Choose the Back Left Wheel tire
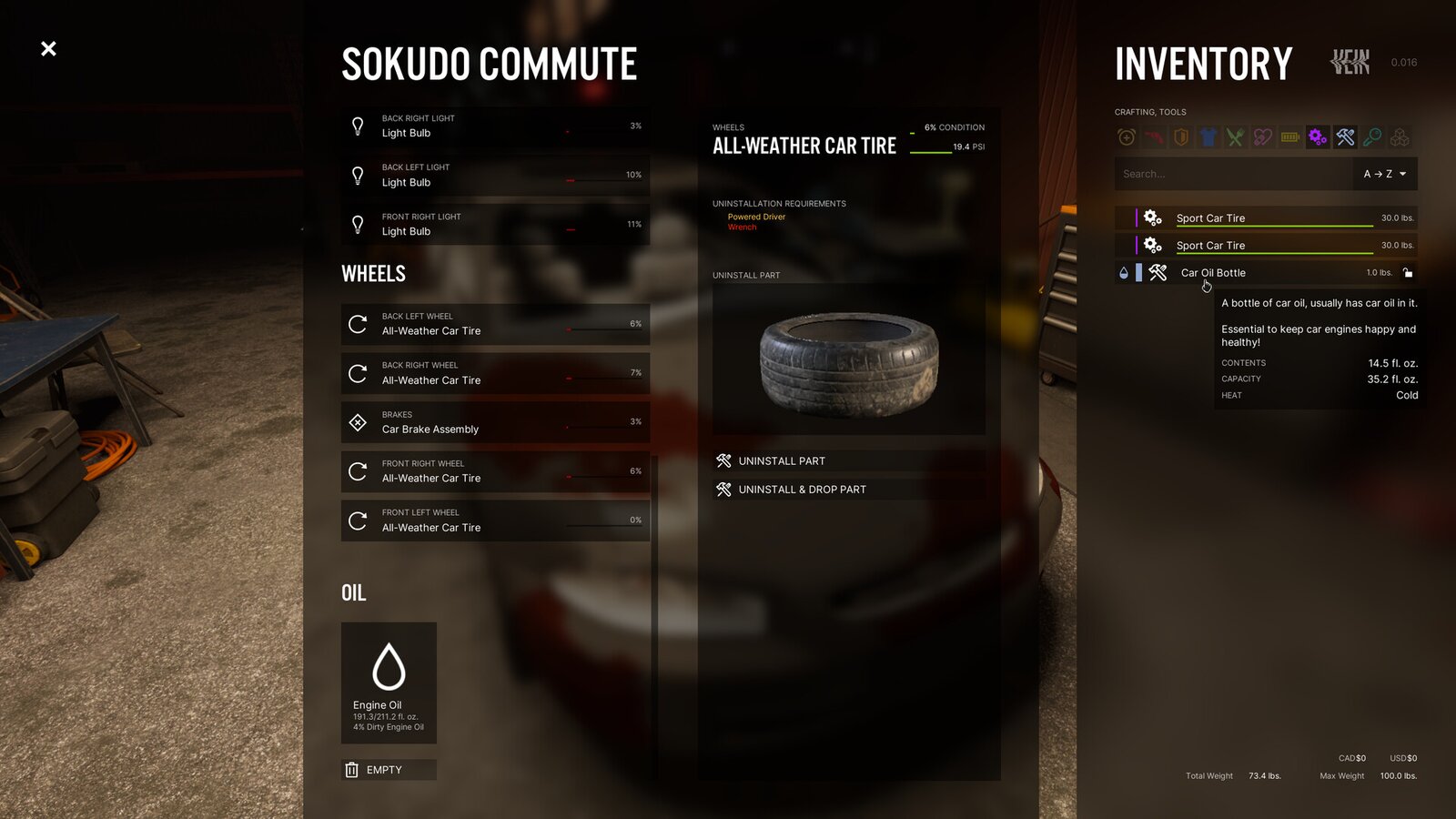Screen dimensions: 1456x819 495,324
